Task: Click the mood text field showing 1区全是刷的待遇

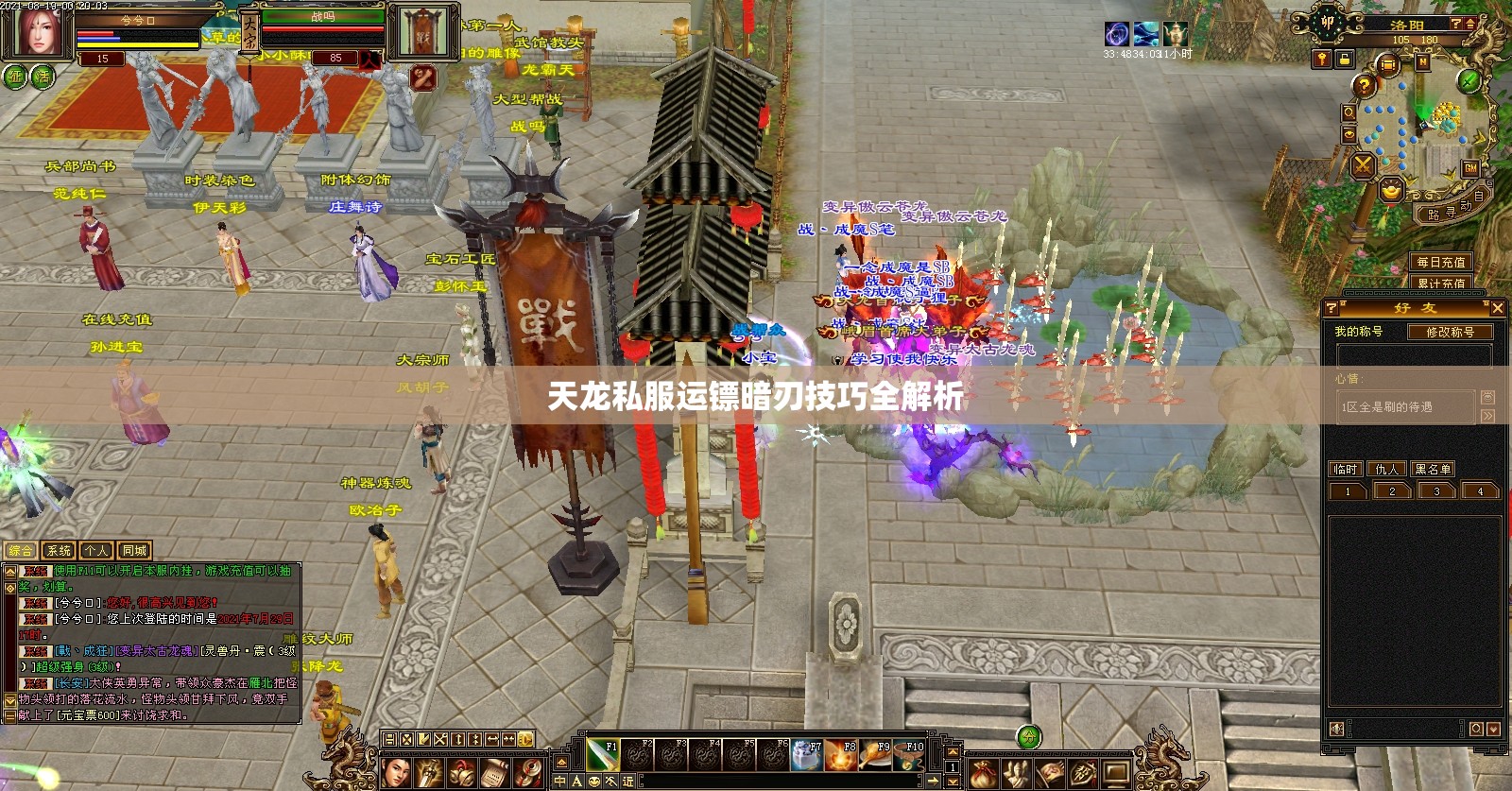Action: [1407, 405]
